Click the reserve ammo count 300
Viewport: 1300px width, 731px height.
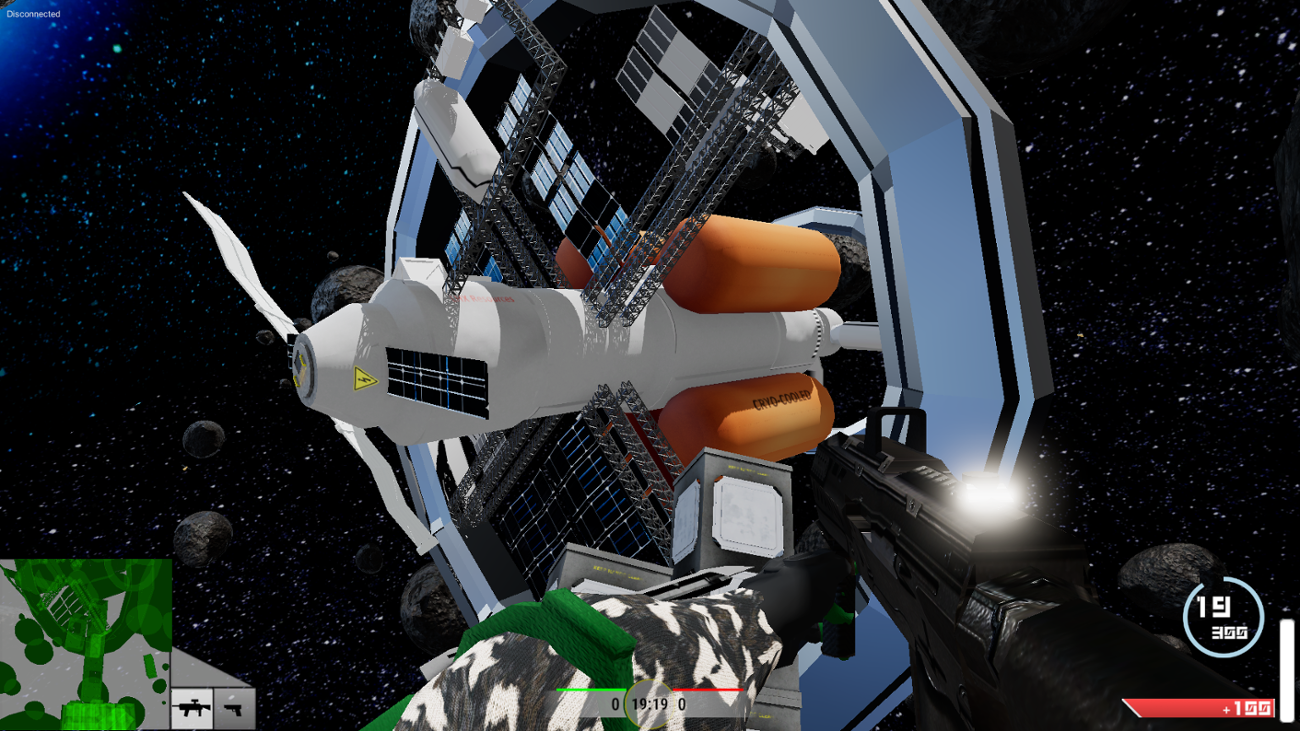click(x=1232, y=632)
